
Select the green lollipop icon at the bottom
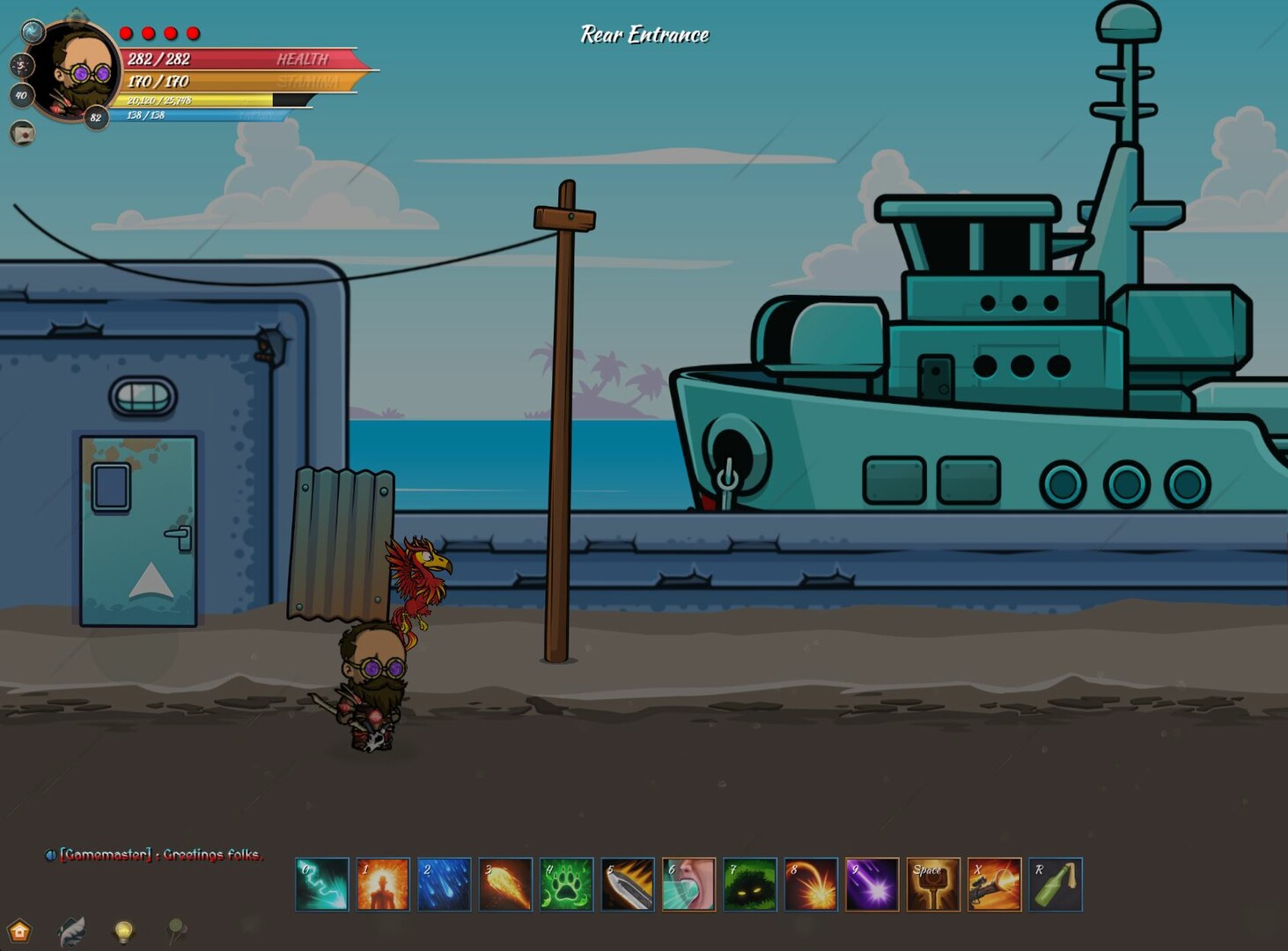click(174, 932)
